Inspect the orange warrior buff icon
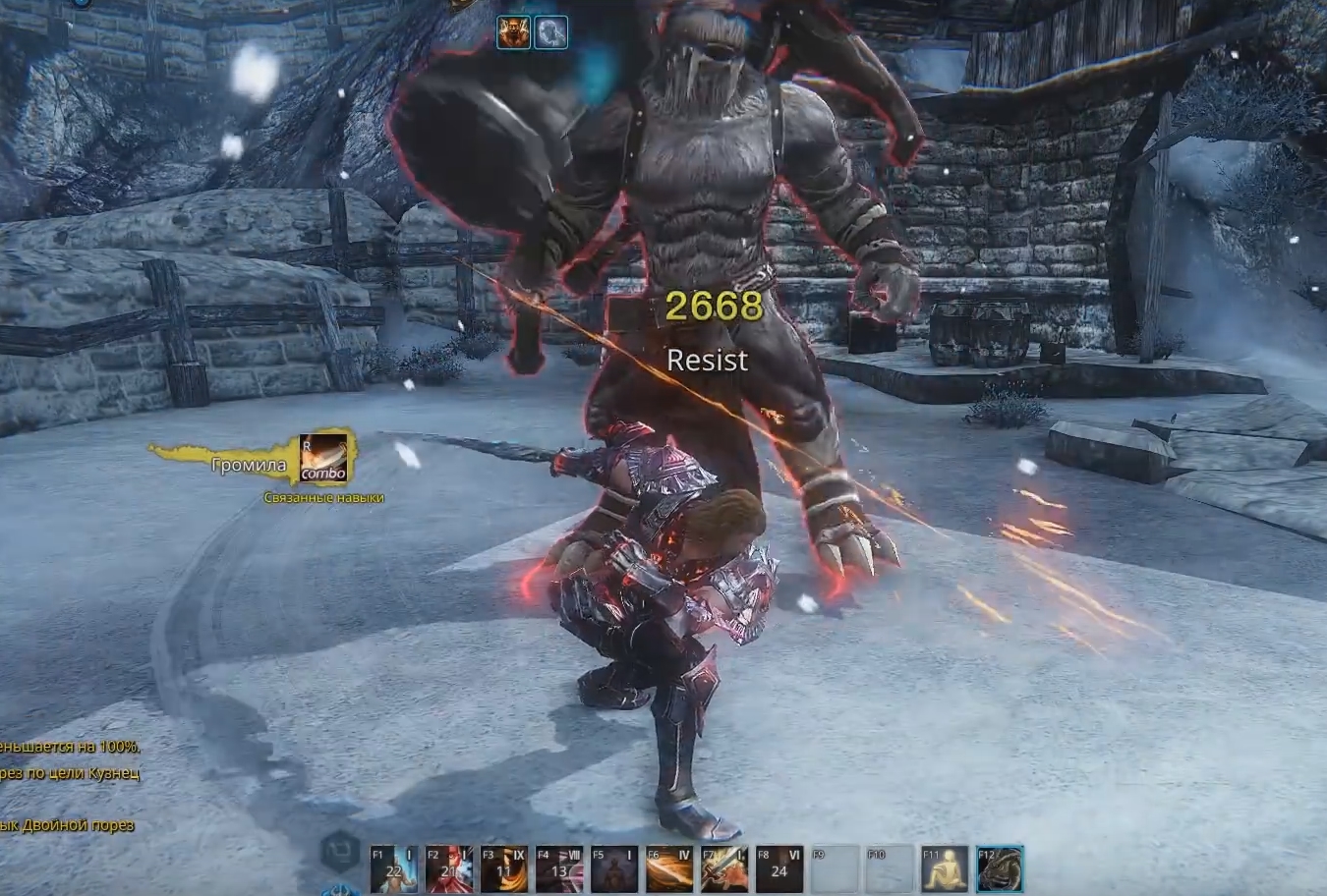This screenshot has height=896, width=1327. click(x=513, y=32)
